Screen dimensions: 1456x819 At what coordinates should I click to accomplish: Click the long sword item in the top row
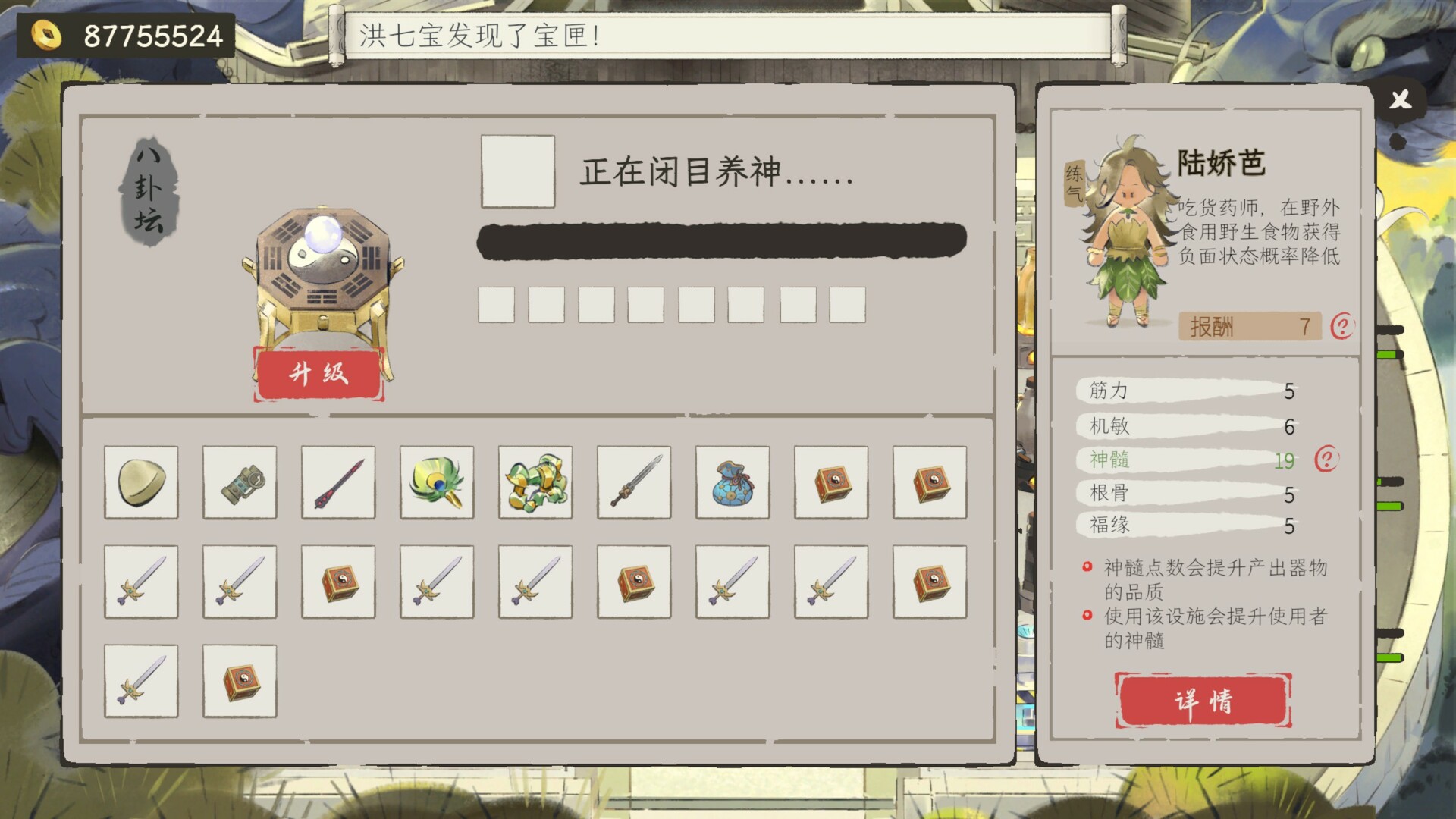[x=634, y=483]
